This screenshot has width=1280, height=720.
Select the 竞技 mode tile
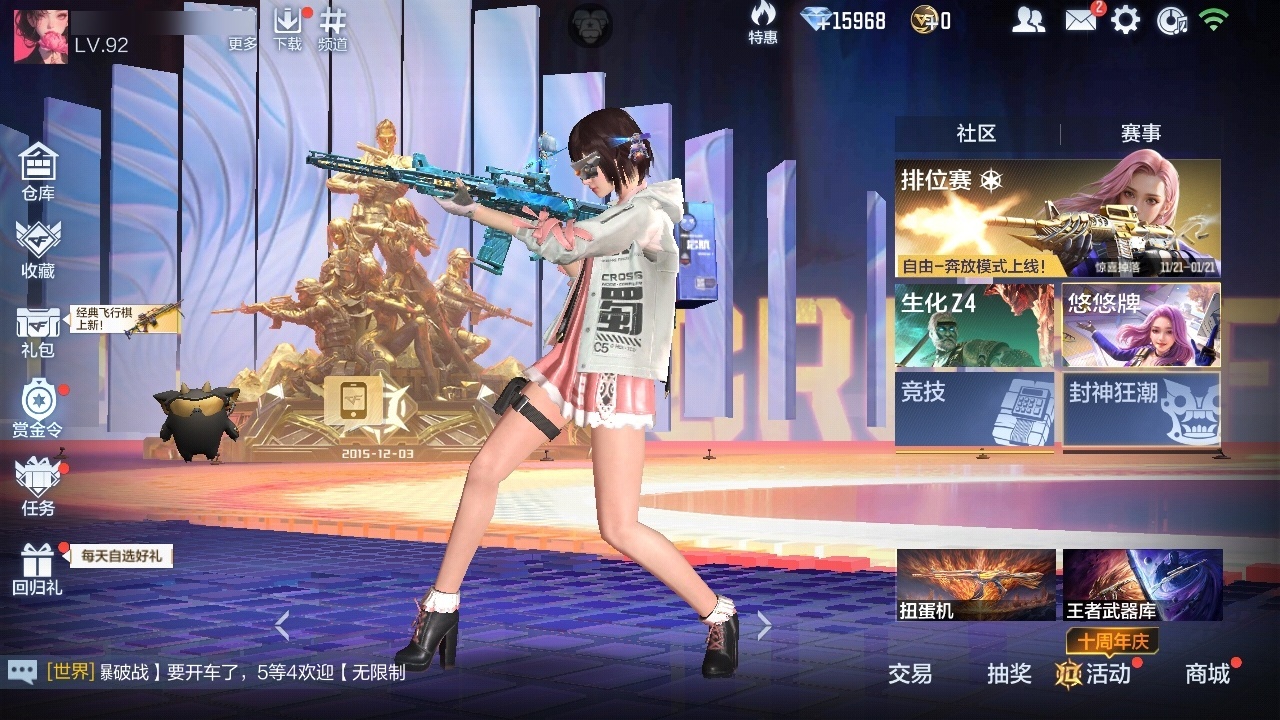point(974,408)
